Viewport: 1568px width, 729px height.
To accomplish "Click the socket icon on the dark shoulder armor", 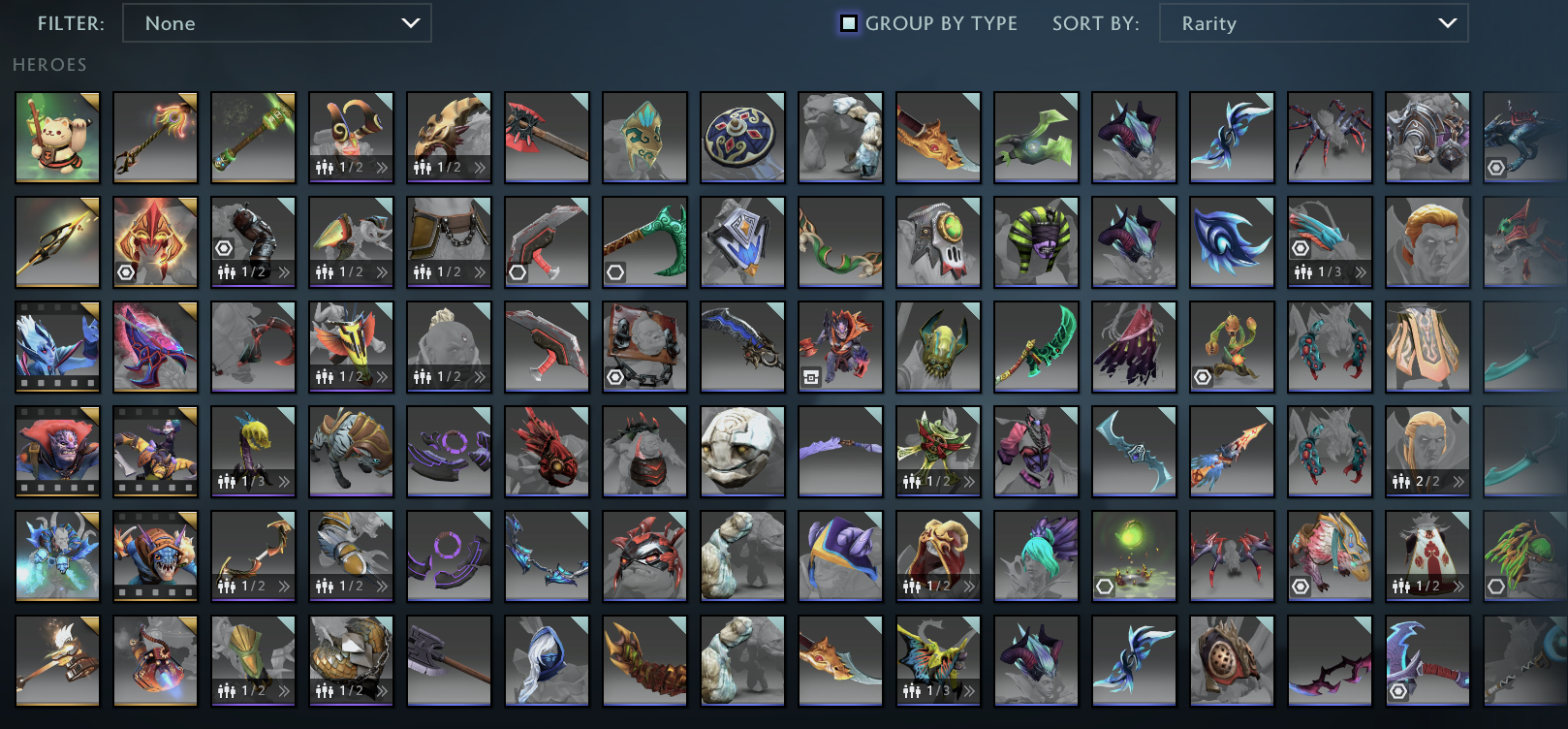I will (223, 248).
